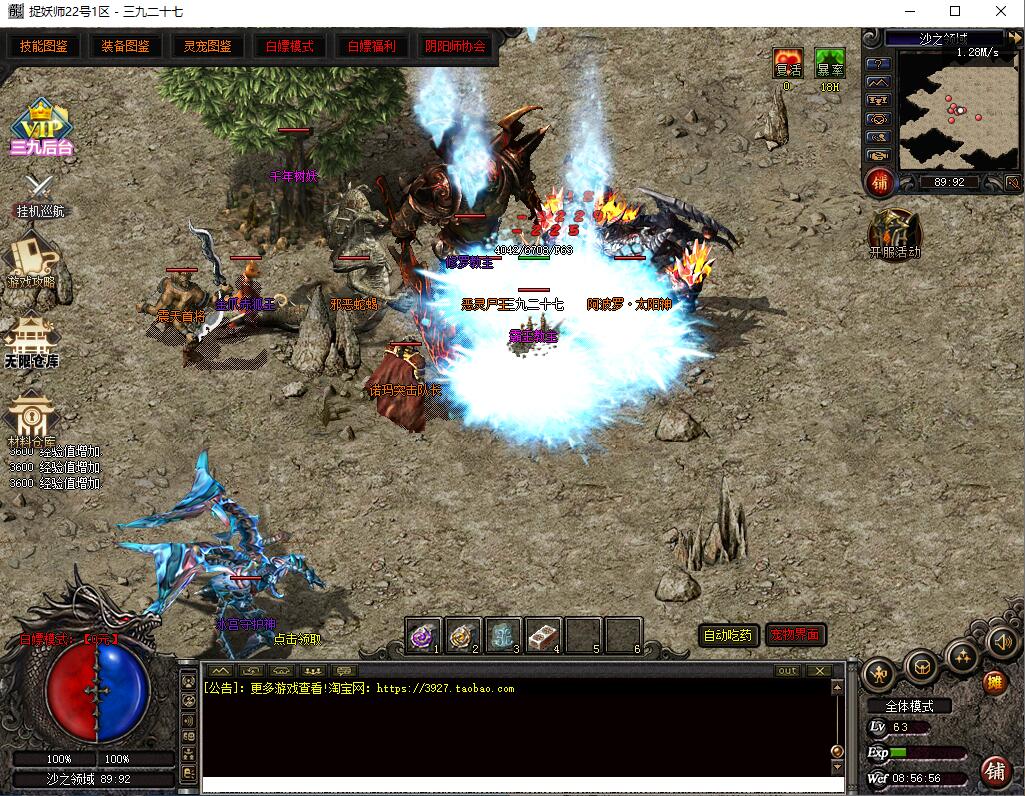
Task: Open the 无限仓库 warehouse icon
Action: 31,338
